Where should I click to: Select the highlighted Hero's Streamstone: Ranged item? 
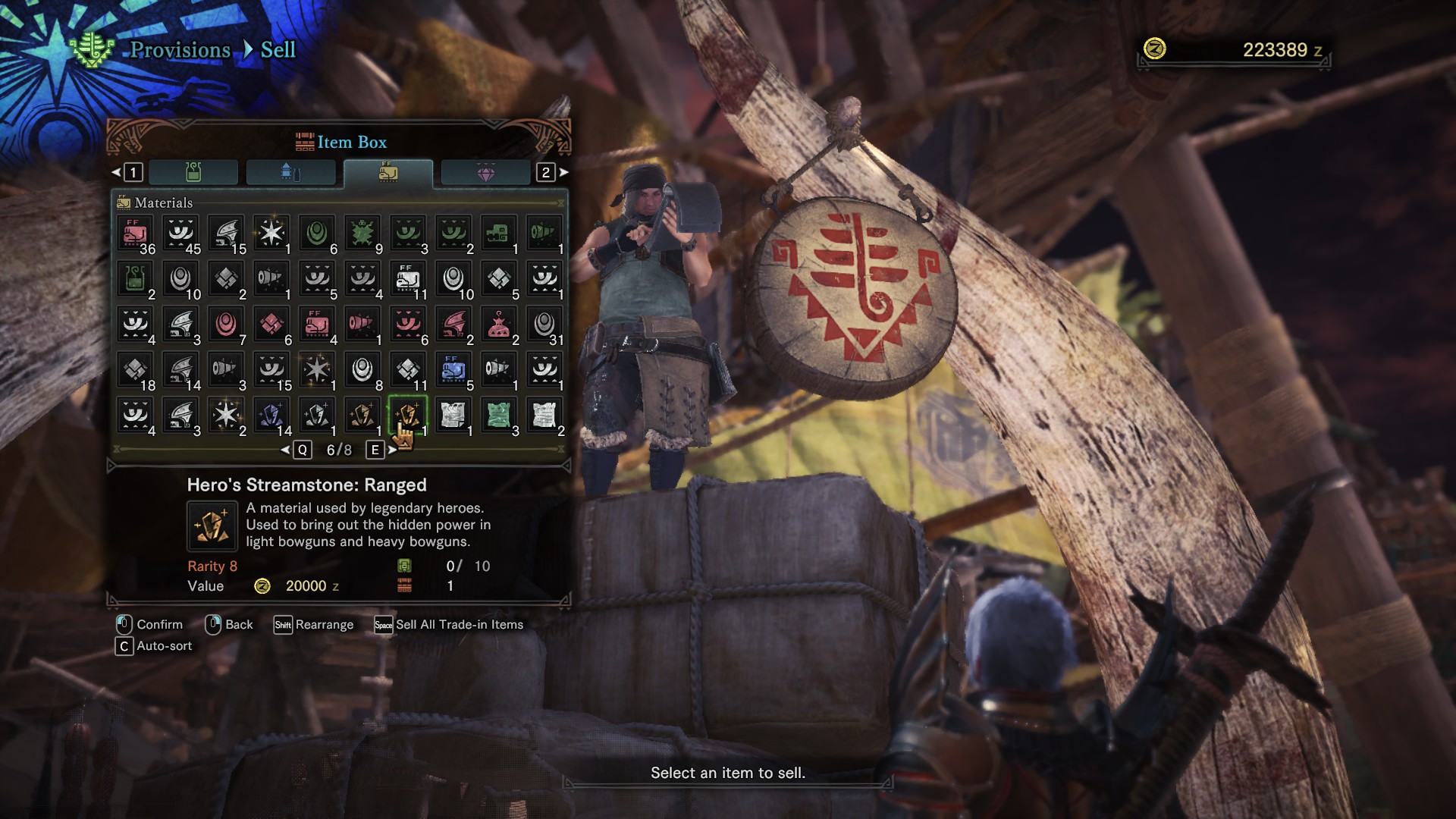[407, 413]
